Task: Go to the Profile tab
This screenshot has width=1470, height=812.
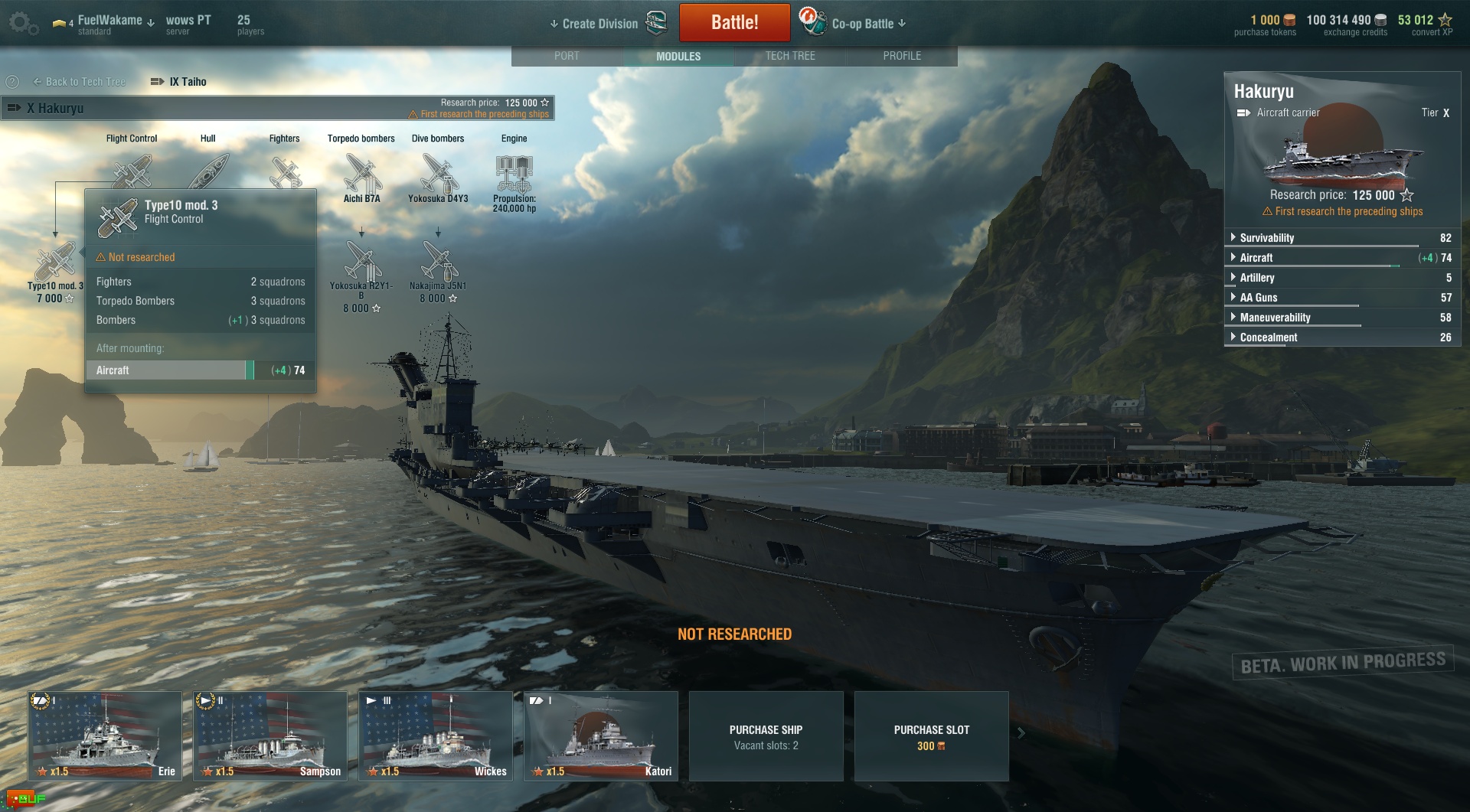Action: pos(902,56)
